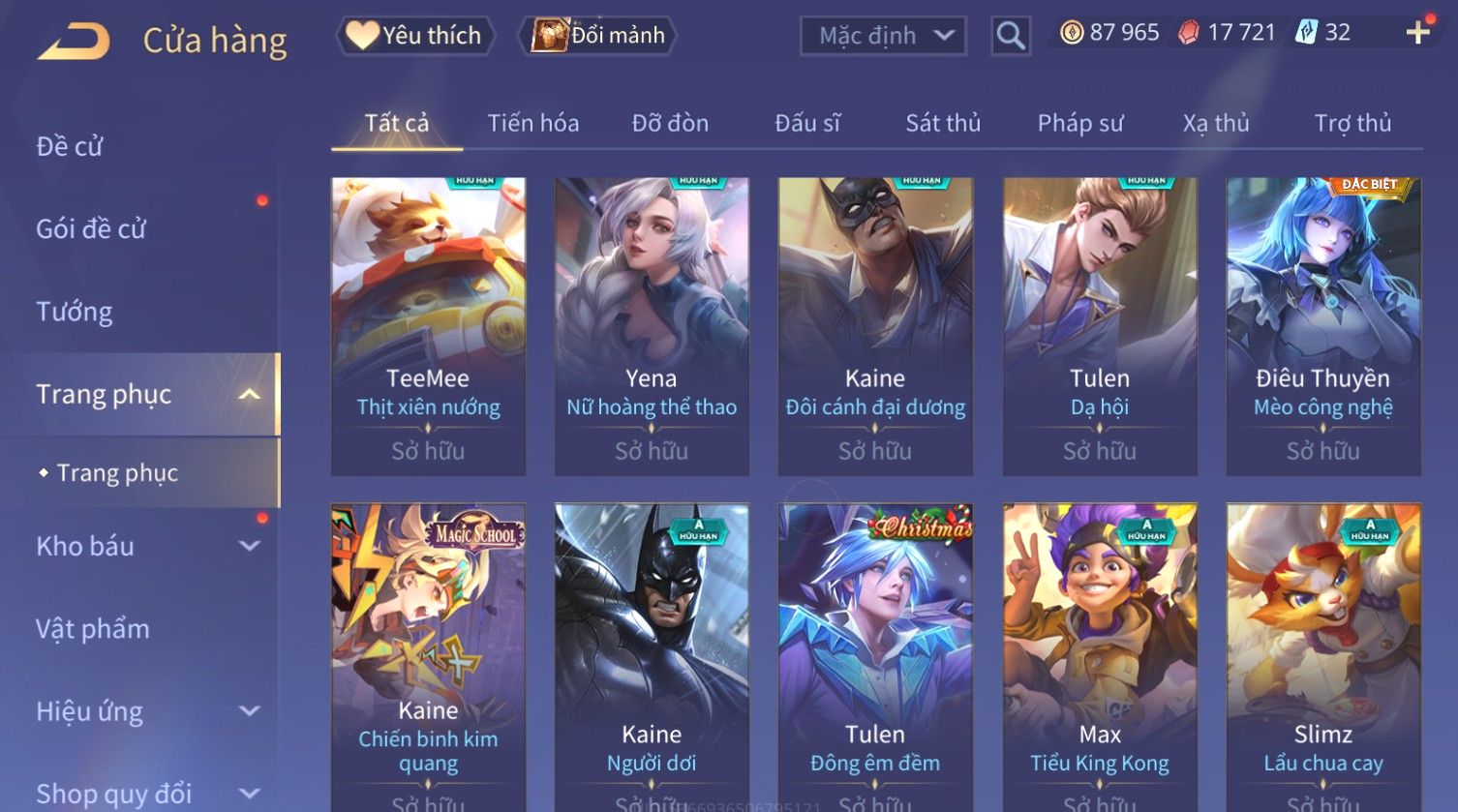The image size is (1458, 812).
Task: Go back using the gold arrow
Action: (x=75, y=41)
